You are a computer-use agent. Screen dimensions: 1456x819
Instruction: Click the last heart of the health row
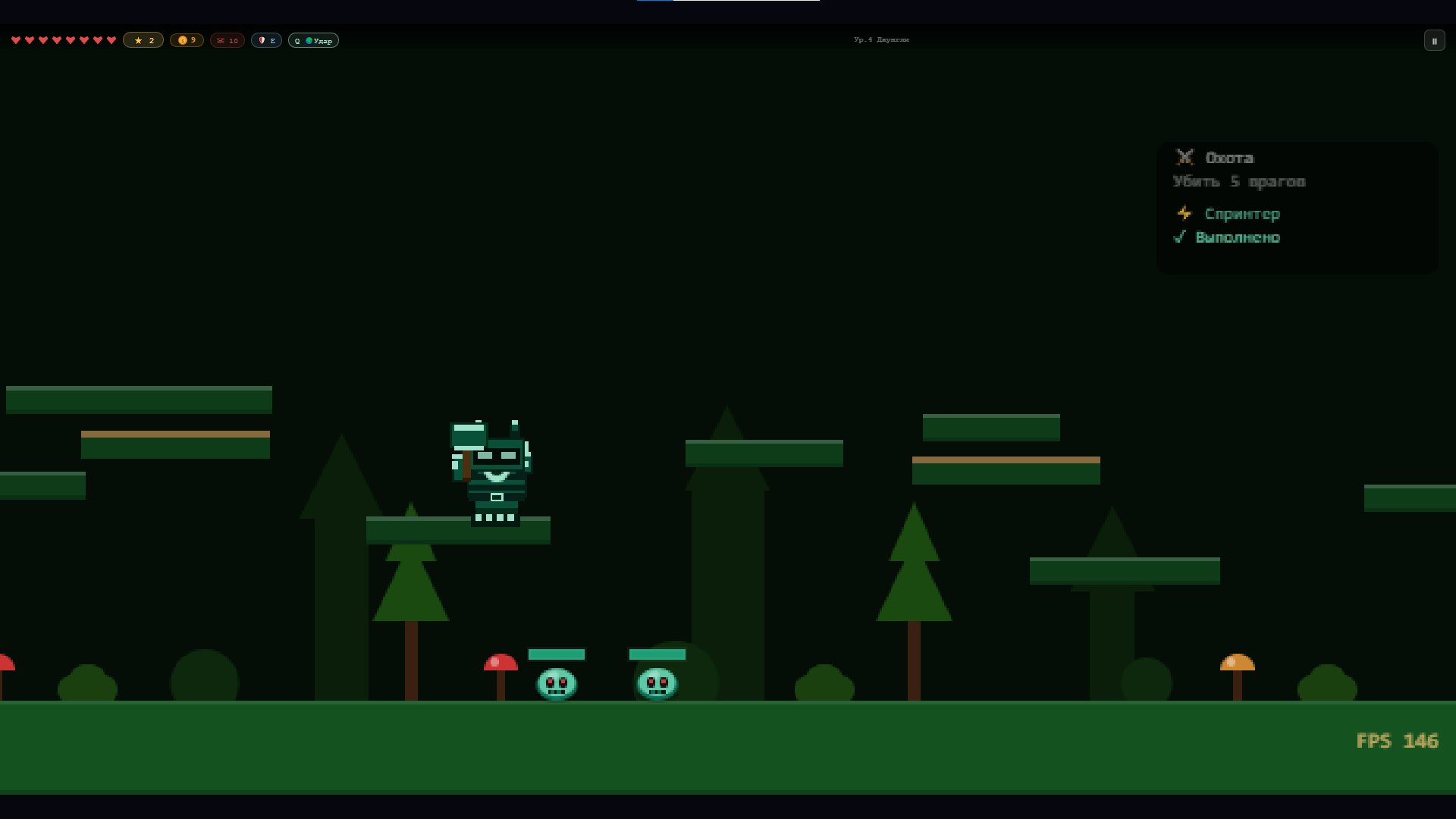point(111,40)
